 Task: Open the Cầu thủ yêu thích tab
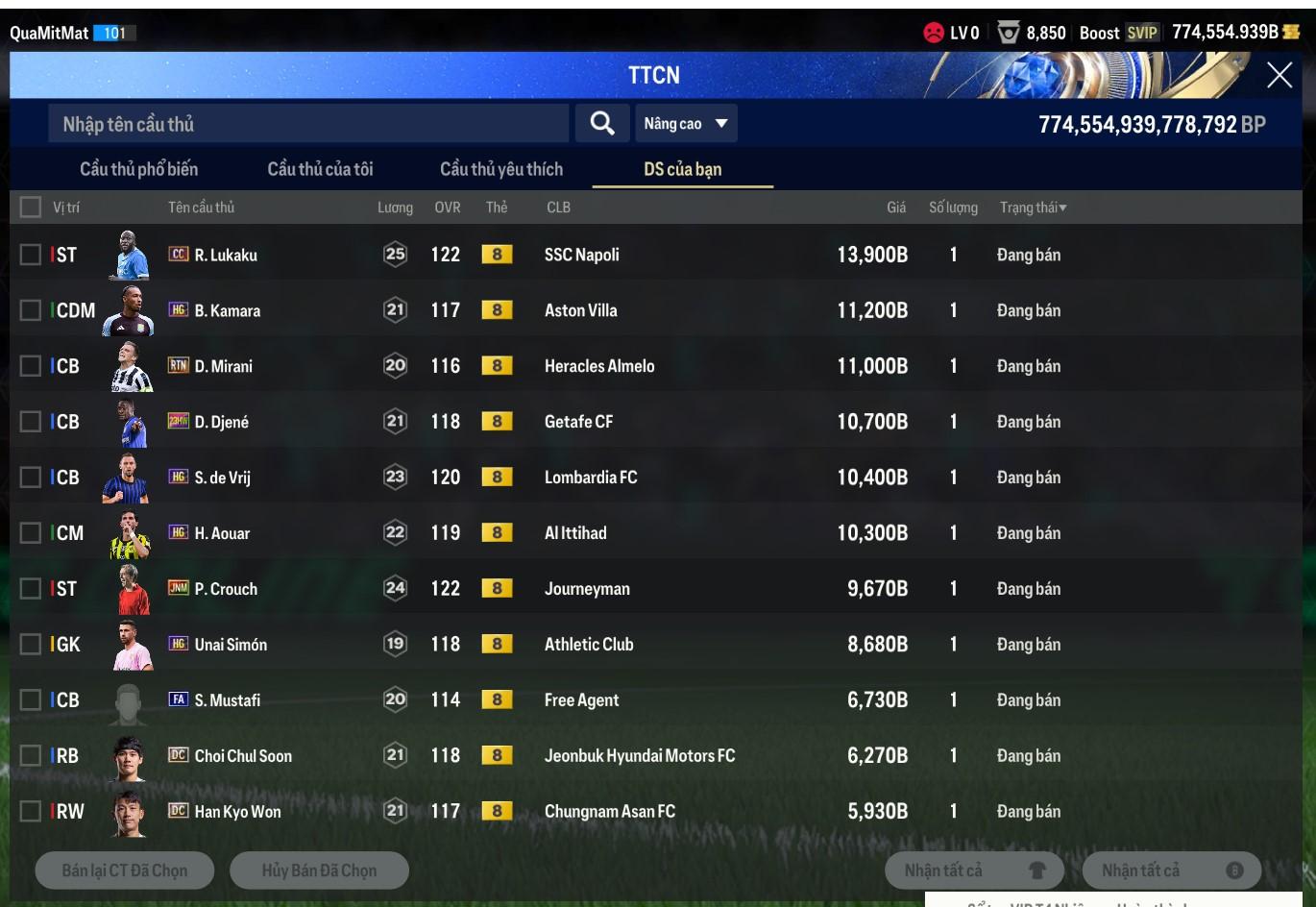click(x=500, y=169)
